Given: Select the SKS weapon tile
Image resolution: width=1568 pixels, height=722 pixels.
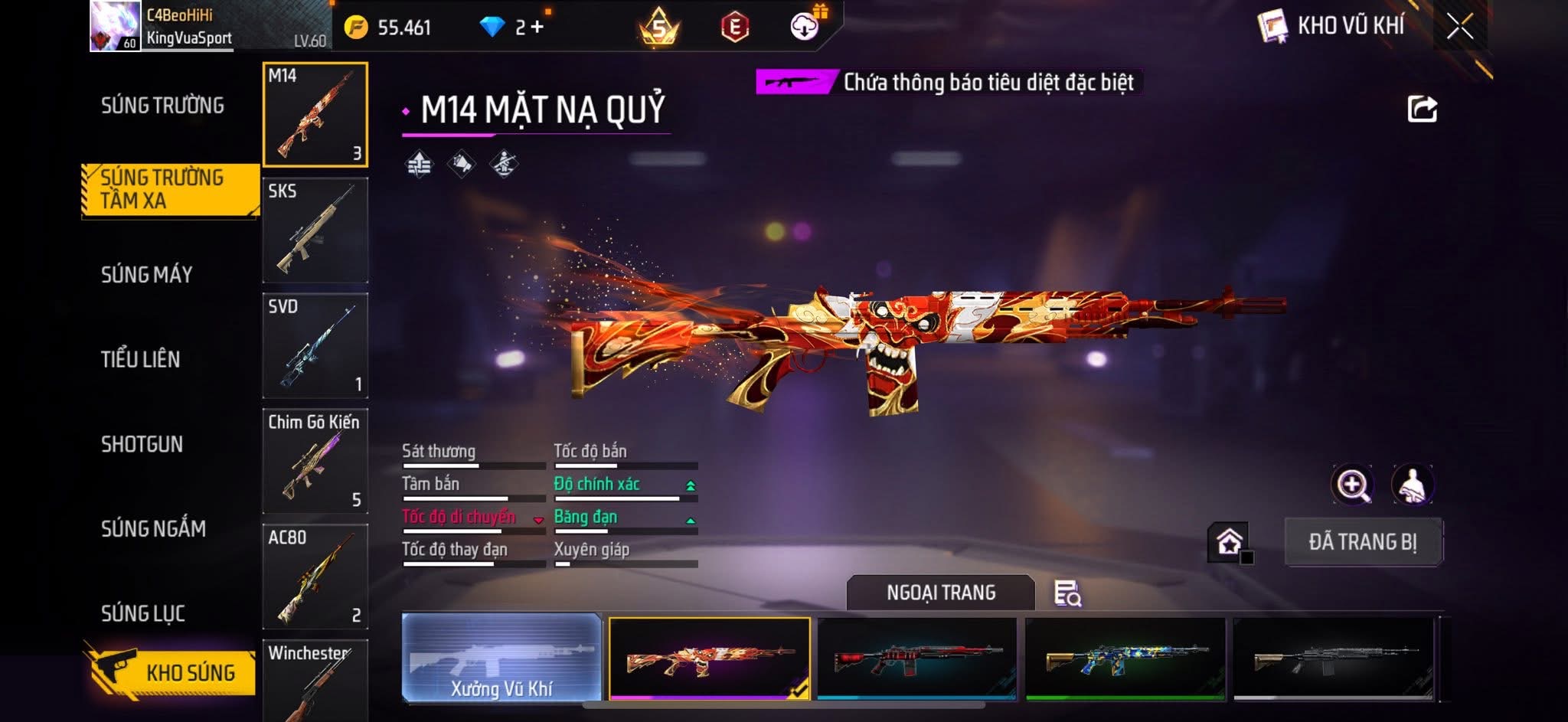Looking at the screenshot, I should pyautogui.click(x=315, y=230).
